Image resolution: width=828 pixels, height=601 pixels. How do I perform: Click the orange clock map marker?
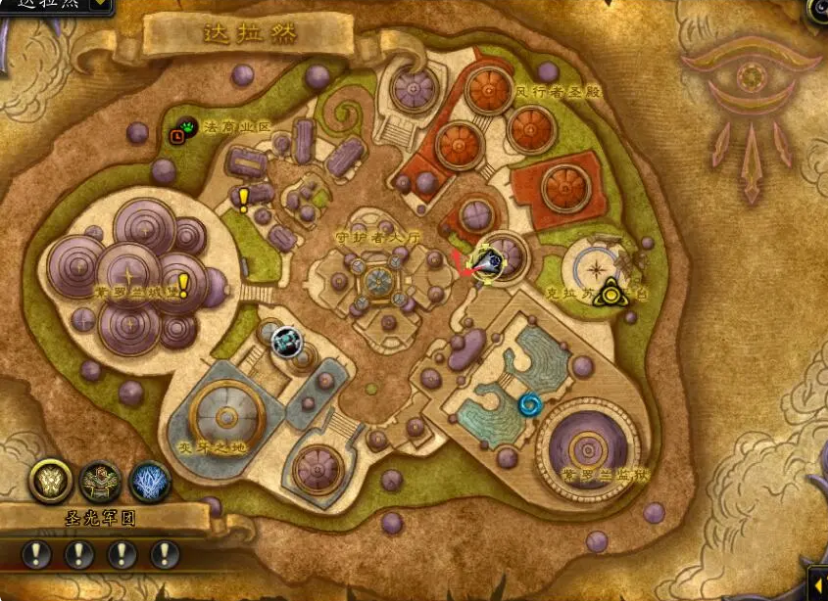click(x=177, y=136)
